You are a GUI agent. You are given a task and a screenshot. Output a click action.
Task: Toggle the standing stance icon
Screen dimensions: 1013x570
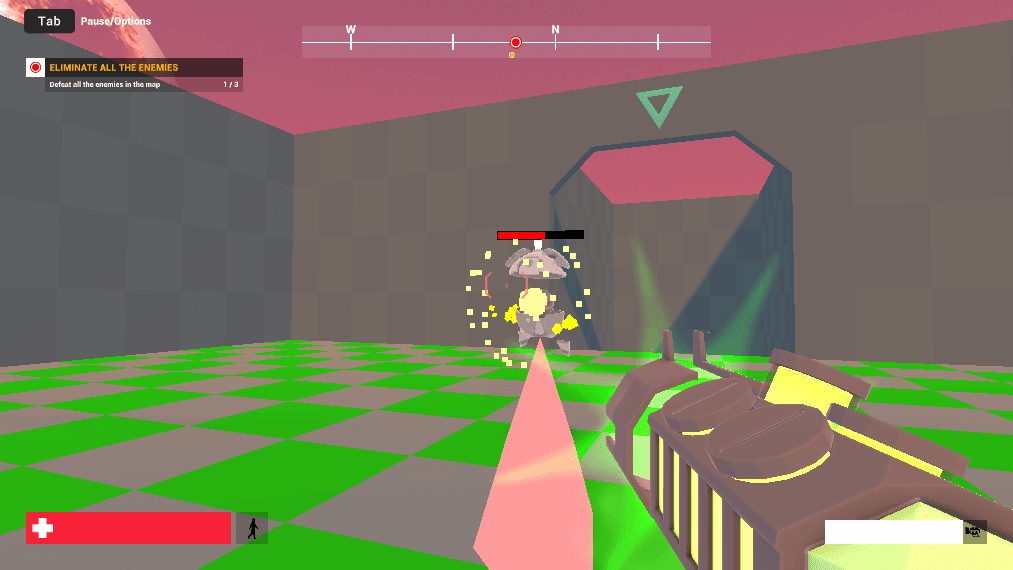[252, 528]
